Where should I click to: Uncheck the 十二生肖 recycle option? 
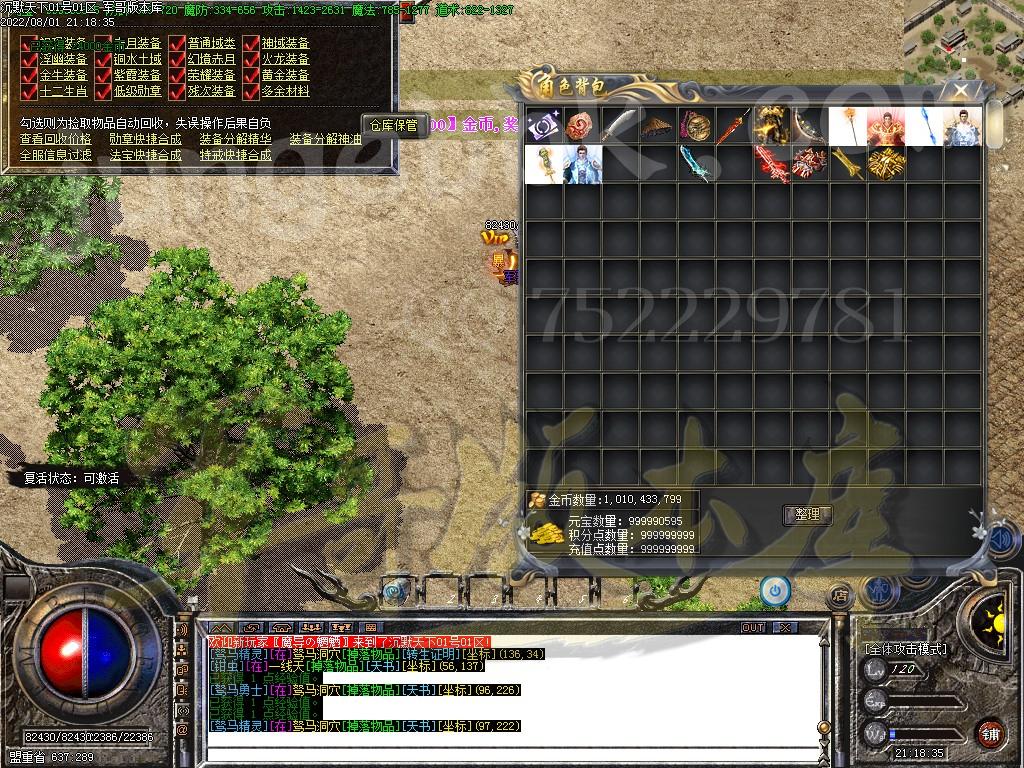(x=29, y=92)
